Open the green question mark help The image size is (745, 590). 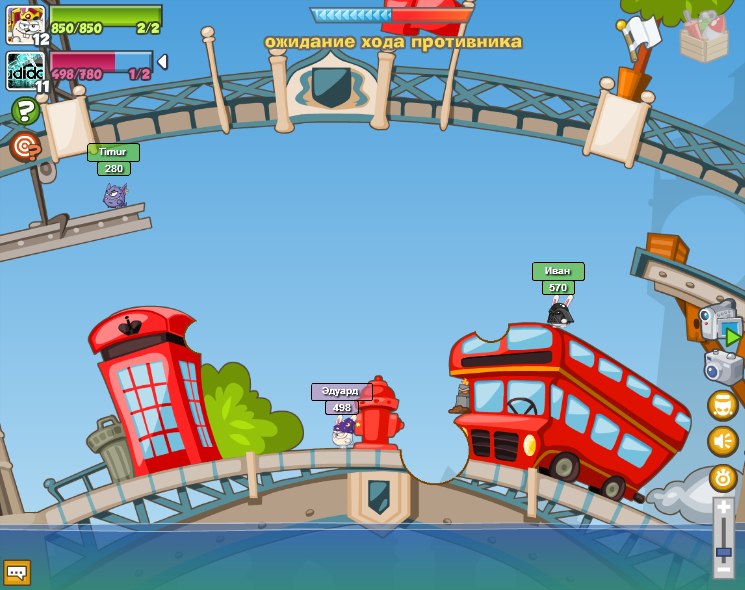pos(25,111)
